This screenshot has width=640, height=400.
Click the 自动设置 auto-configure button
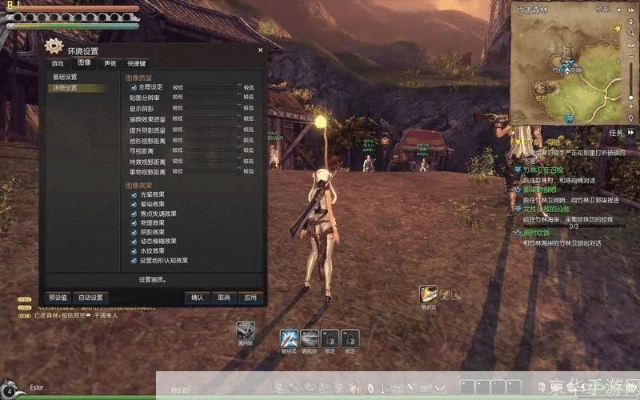pyautogui.click(x=91, y=297)
